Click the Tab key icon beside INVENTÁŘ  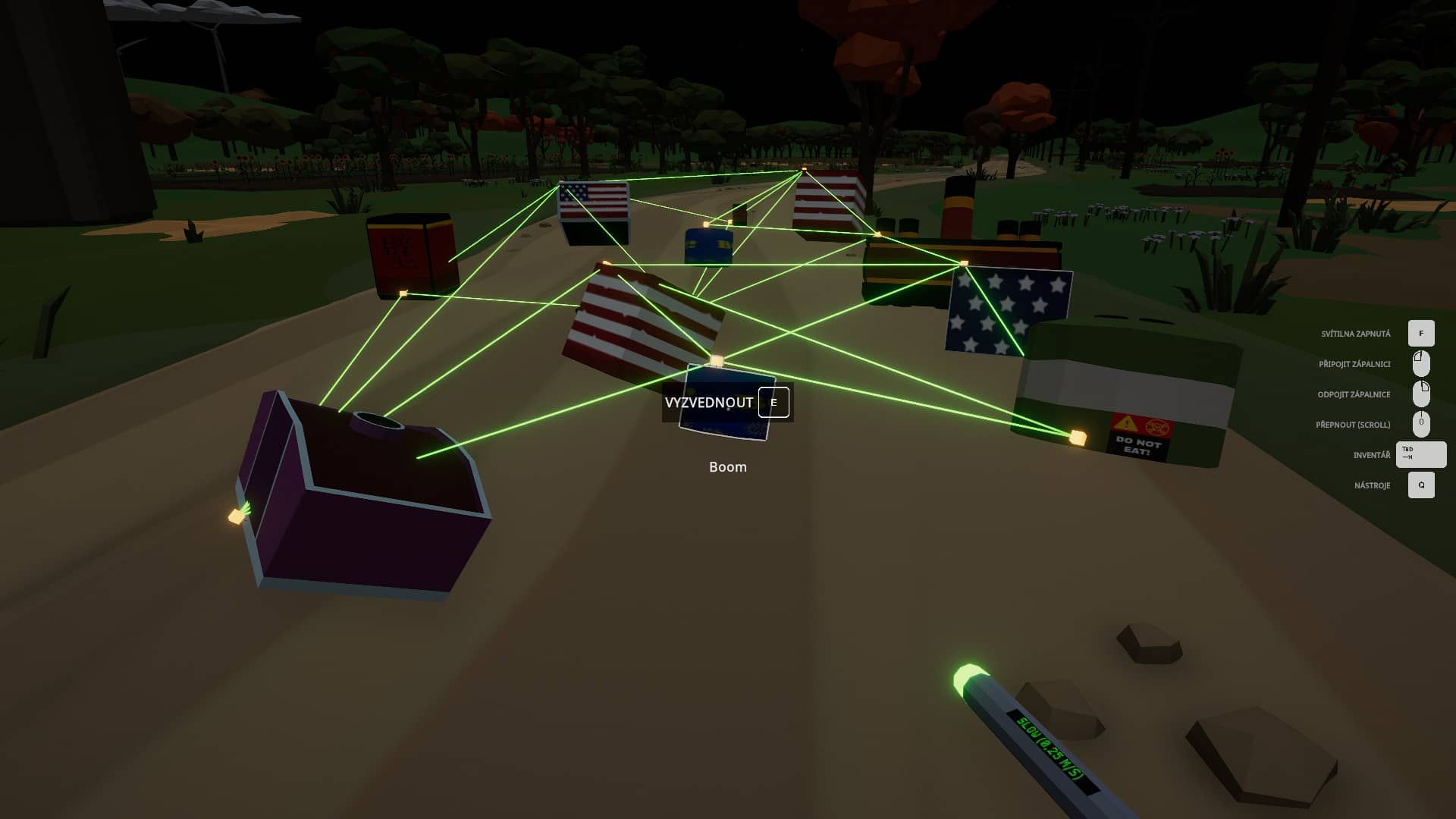(x=1420, y=454)
